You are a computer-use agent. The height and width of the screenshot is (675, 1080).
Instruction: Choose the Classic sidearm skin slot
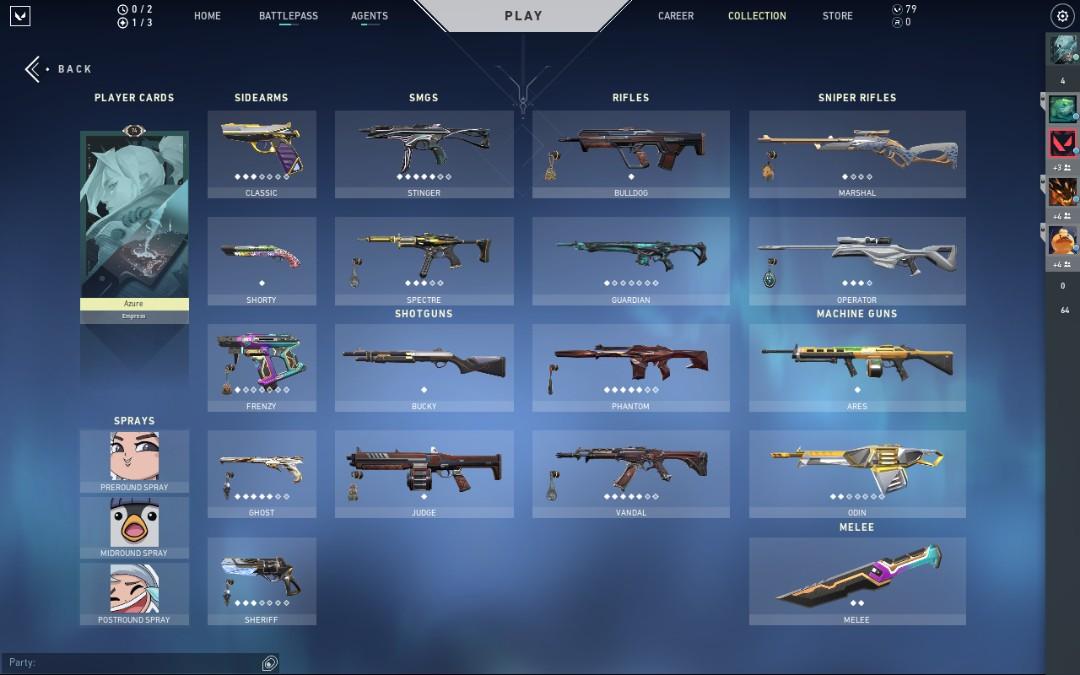click(x=262, y=153)
